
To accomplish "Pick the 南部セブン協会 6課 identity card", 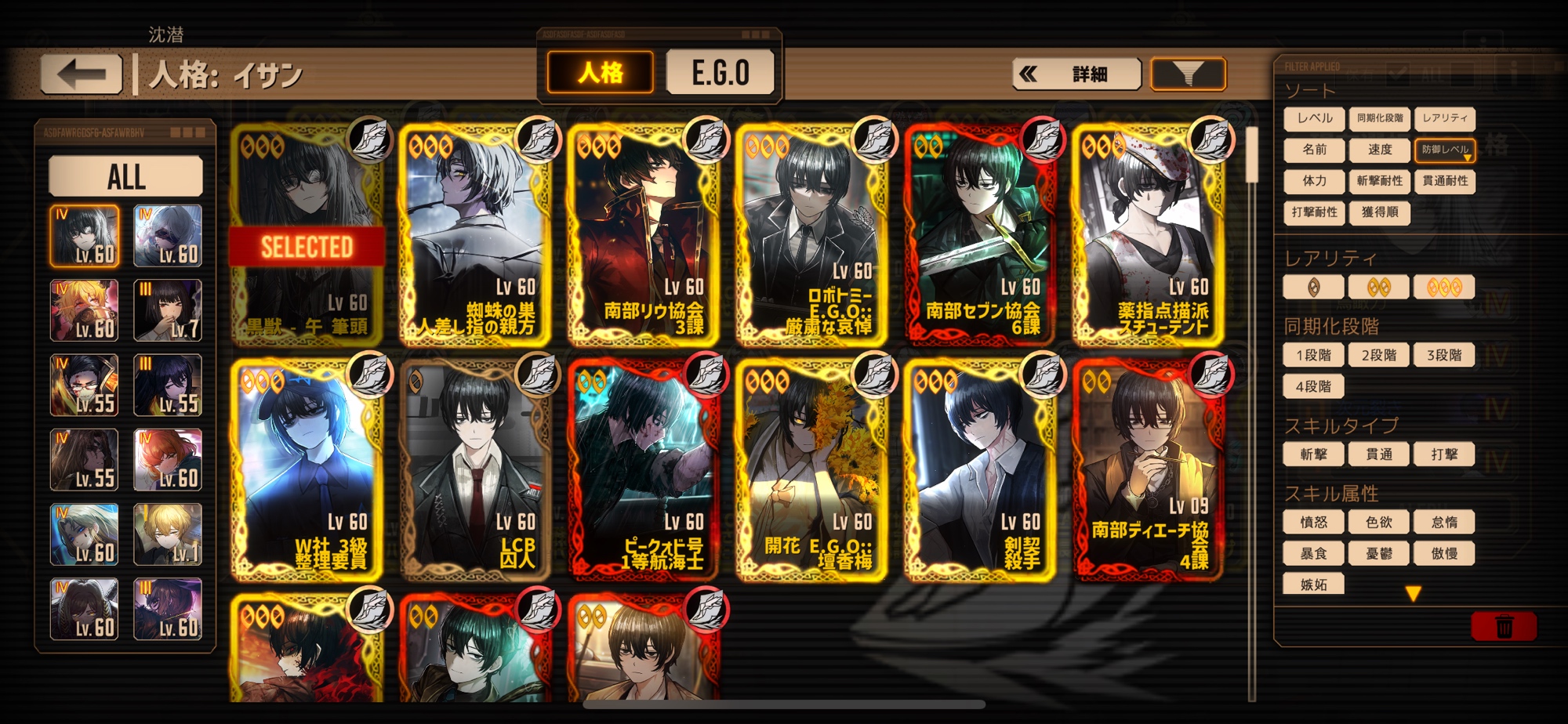I will (x=980, y=235).
